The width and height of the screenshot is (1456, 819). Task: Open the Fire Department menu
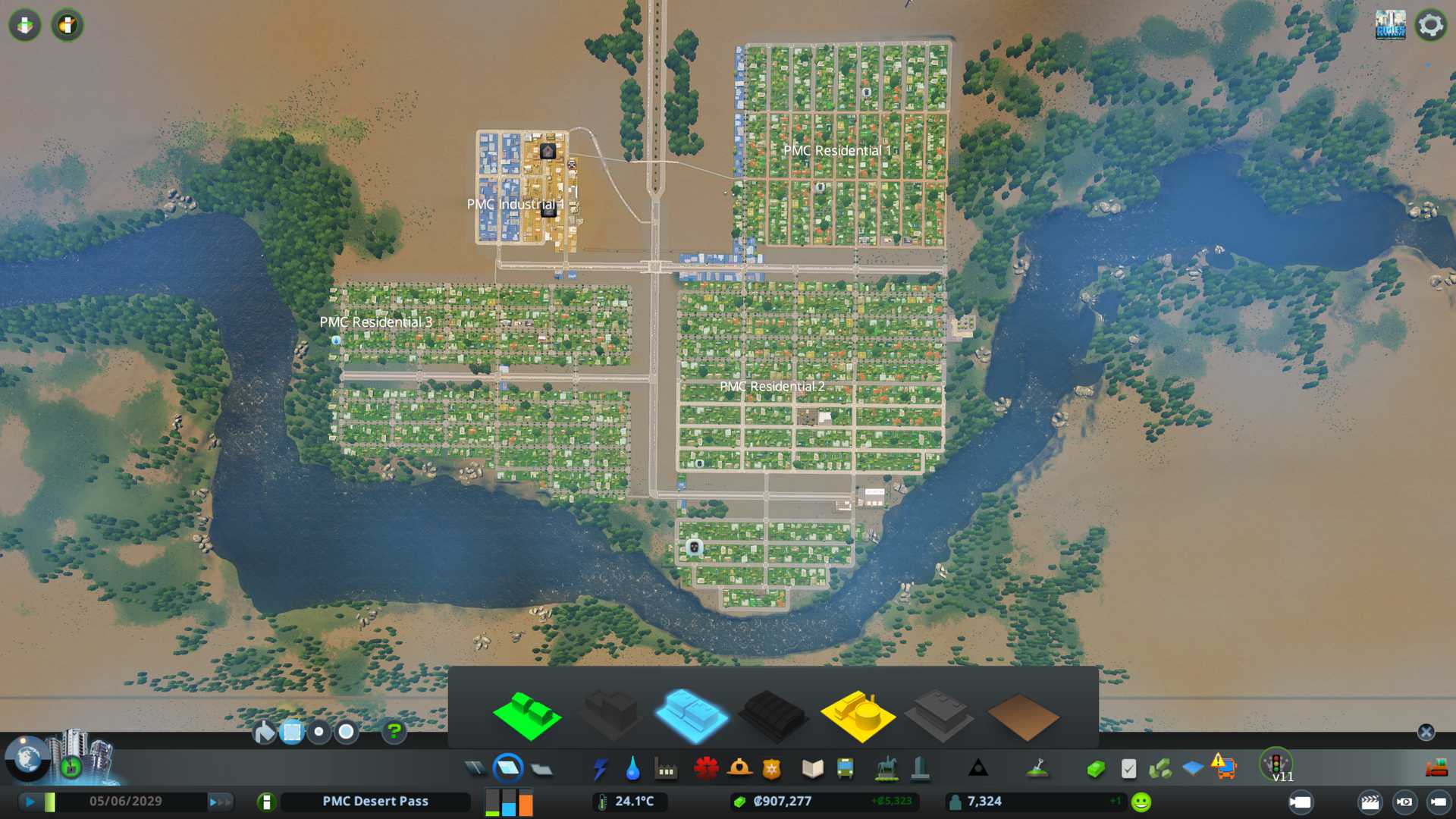click(x=739, y=769)
